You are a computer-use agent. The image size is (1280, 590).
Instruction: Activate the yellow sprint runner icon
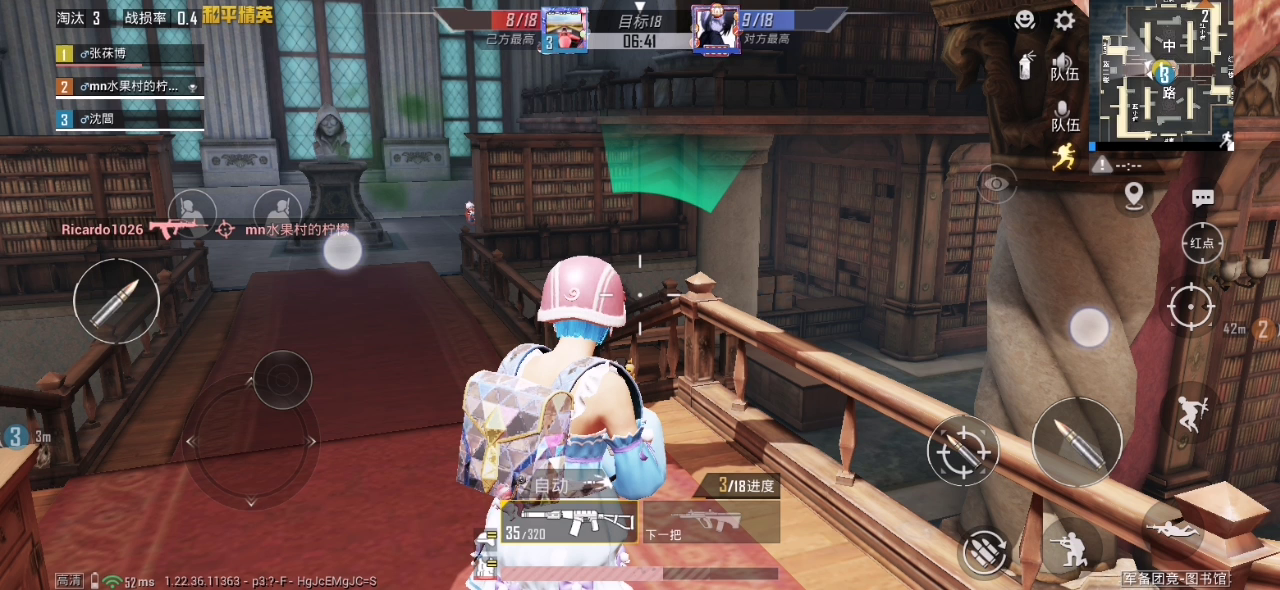[x=1064, y=156]
